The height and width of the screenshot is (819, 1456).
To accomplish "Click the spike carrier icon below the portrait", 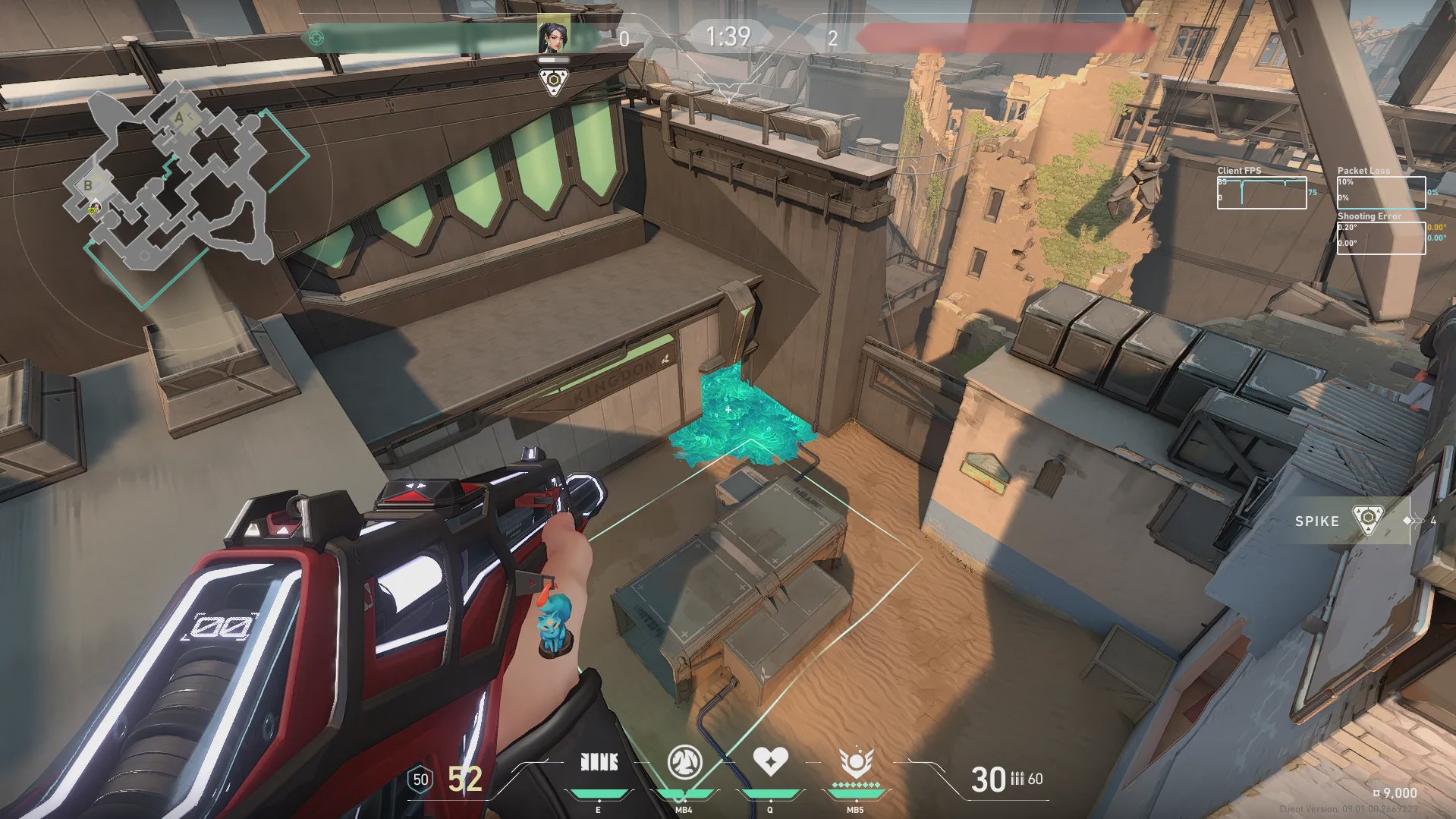I will click(554, 81).
